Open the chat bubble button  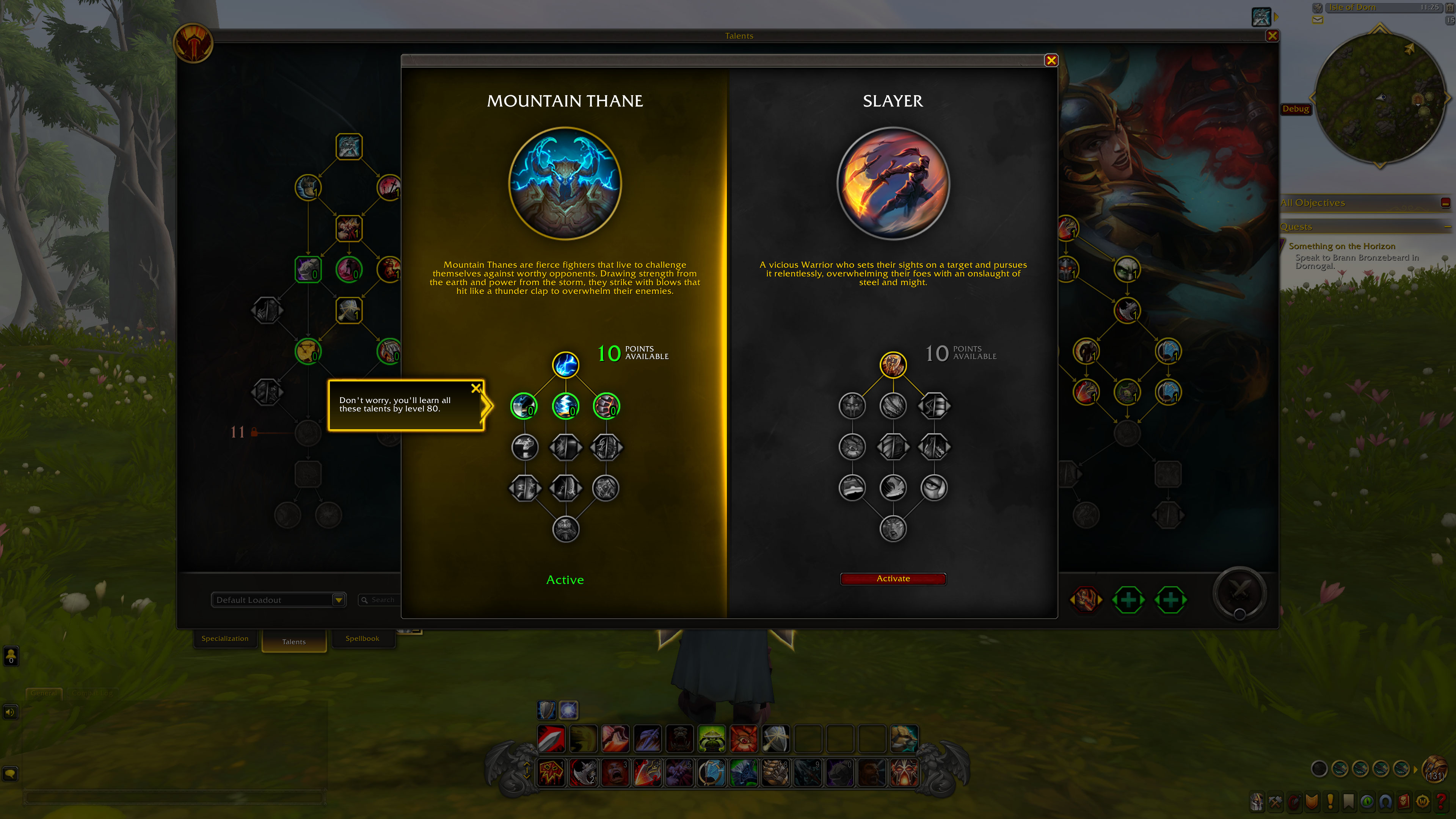10,773
